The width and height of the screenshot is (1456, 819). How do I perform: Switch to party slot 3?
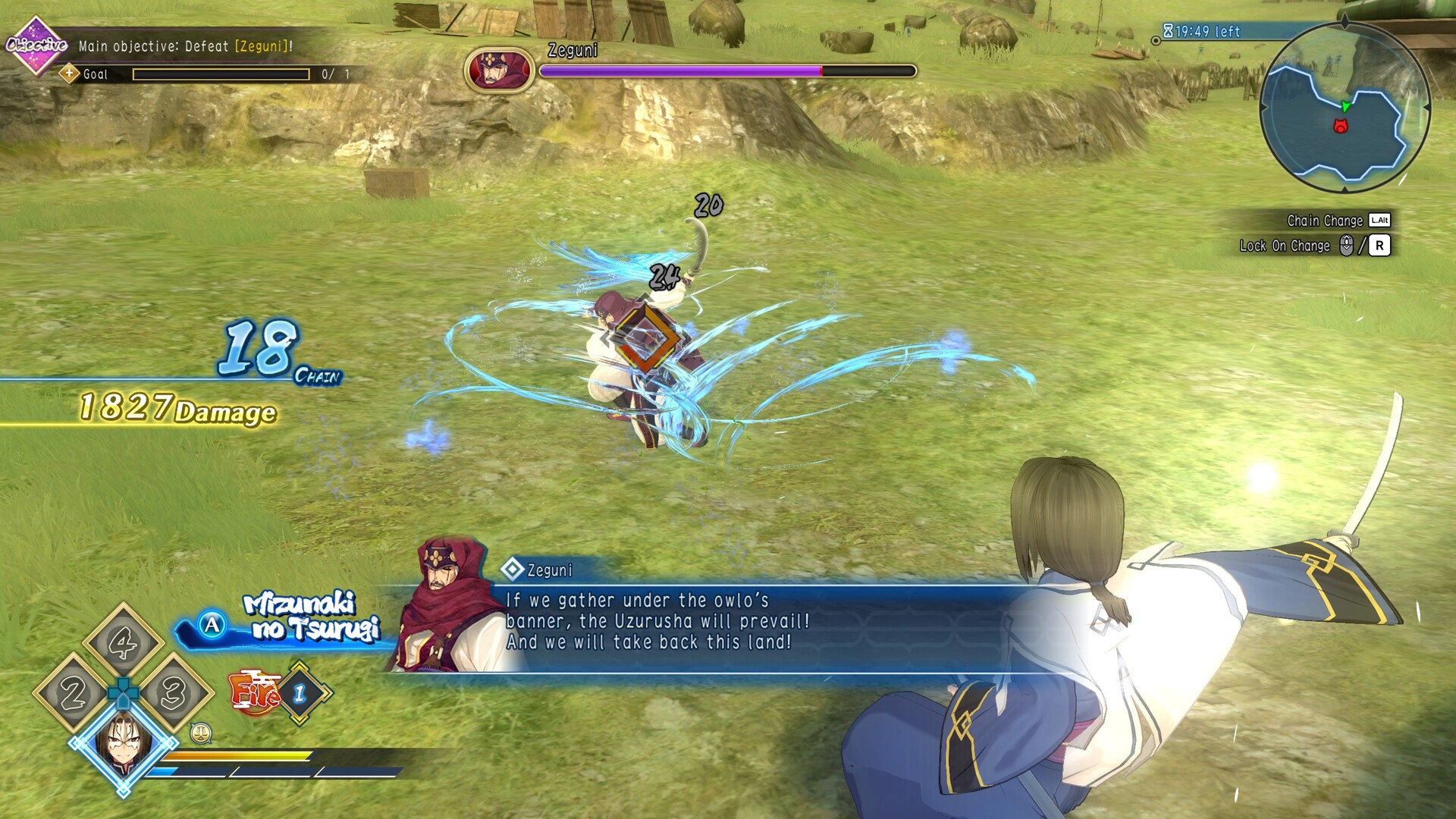[173, 693]
